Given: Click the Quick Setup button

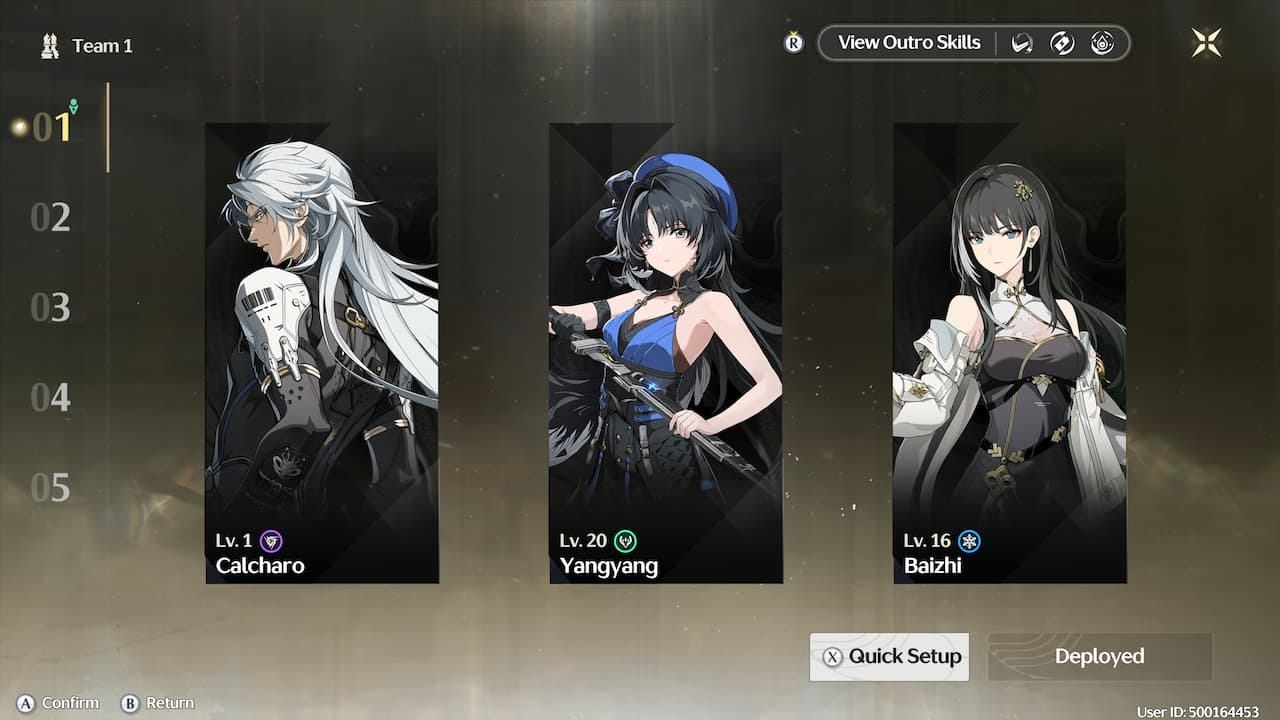Looking at the screenshot, I should click(889, 657).
